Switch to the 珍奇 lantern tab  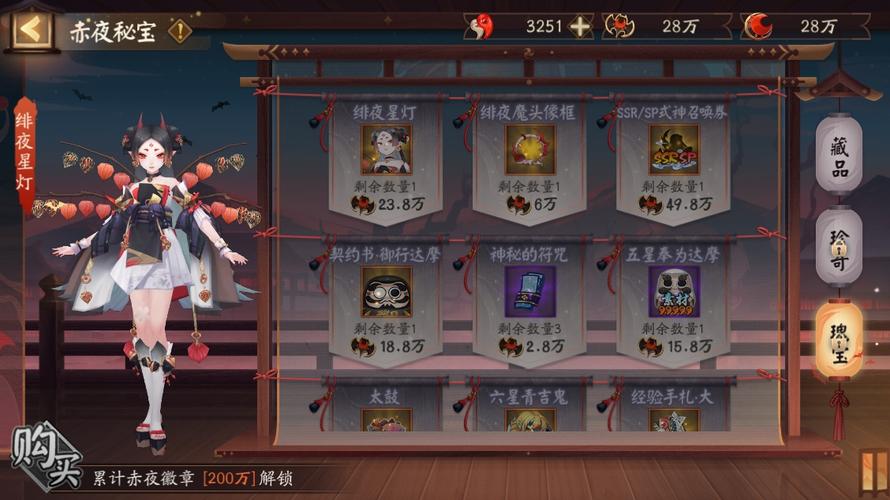tap(838, 247)
